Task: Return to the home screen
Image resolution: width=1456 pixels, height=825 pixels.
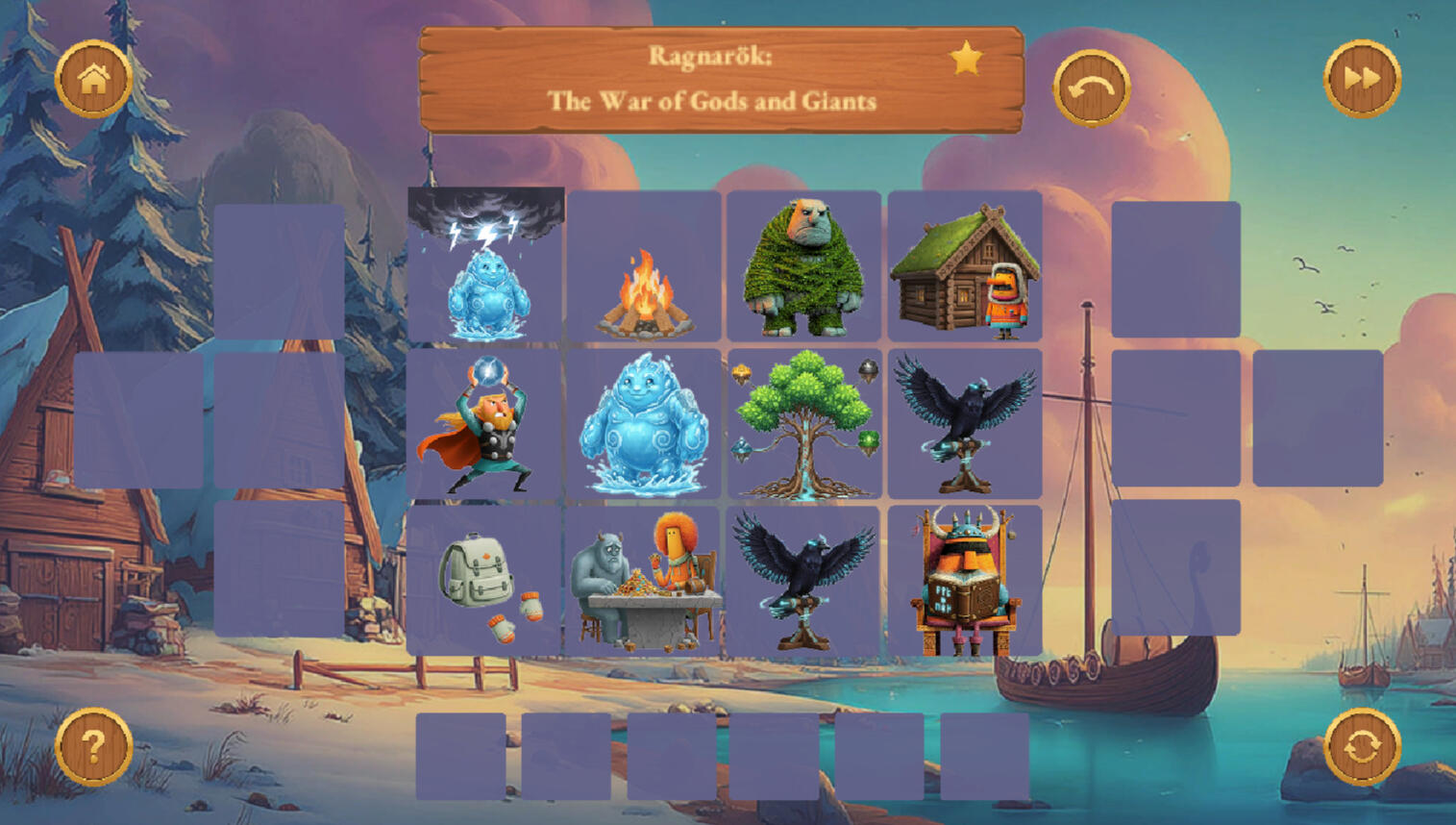Action: click(93, 79)
